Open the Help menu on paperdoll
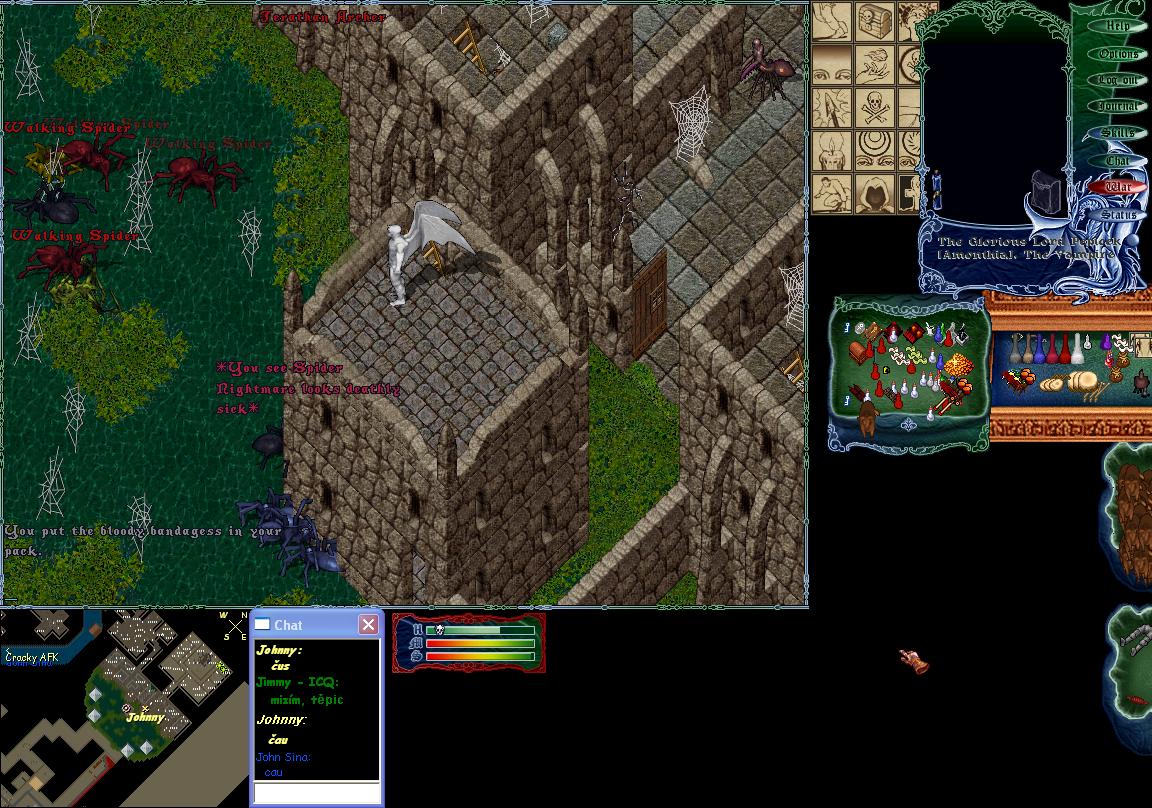This screenshot has height=808, width=1152. point(1117,27)
